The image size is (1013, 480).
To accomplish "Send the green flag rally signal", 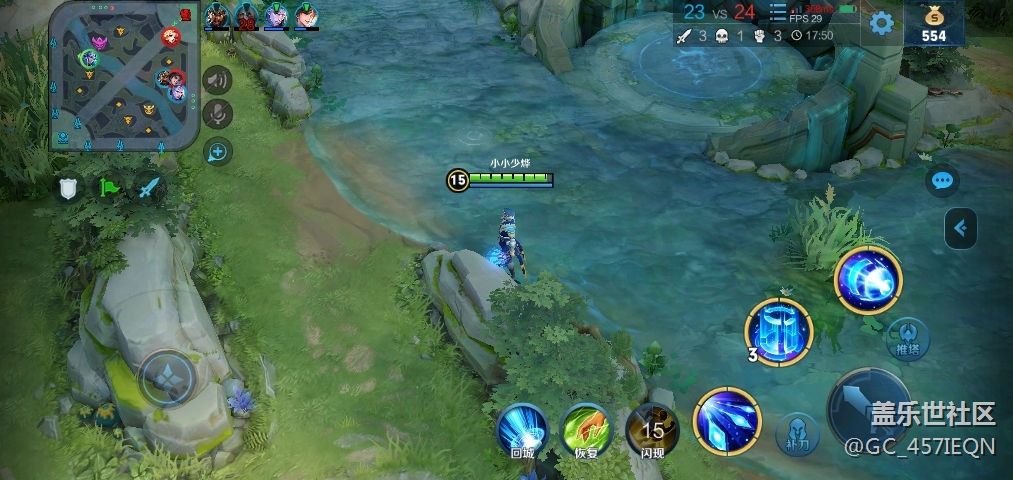I will [x=108, y=187].
